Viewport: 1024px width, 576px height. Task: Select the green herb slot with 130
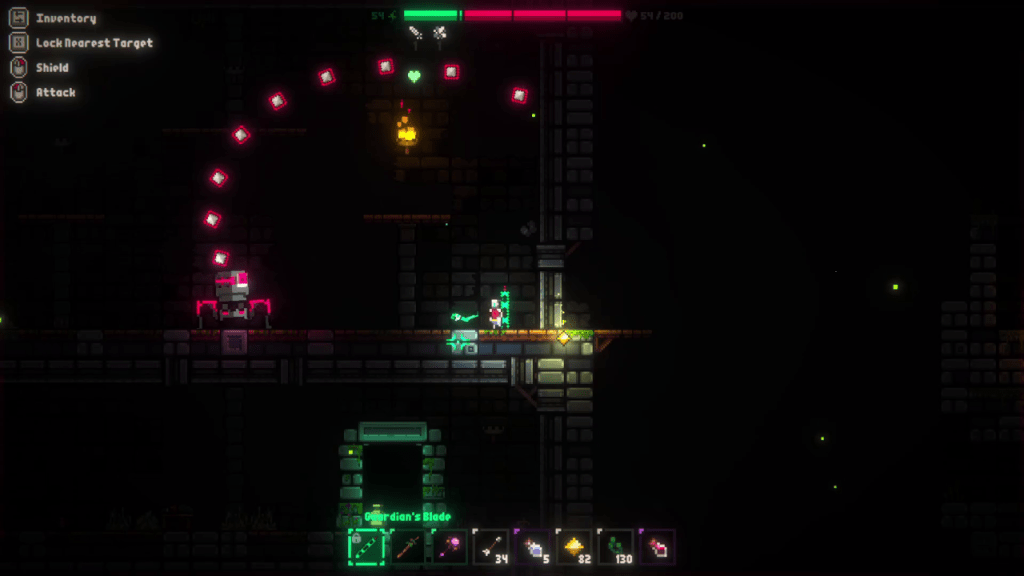coord(615,546)
